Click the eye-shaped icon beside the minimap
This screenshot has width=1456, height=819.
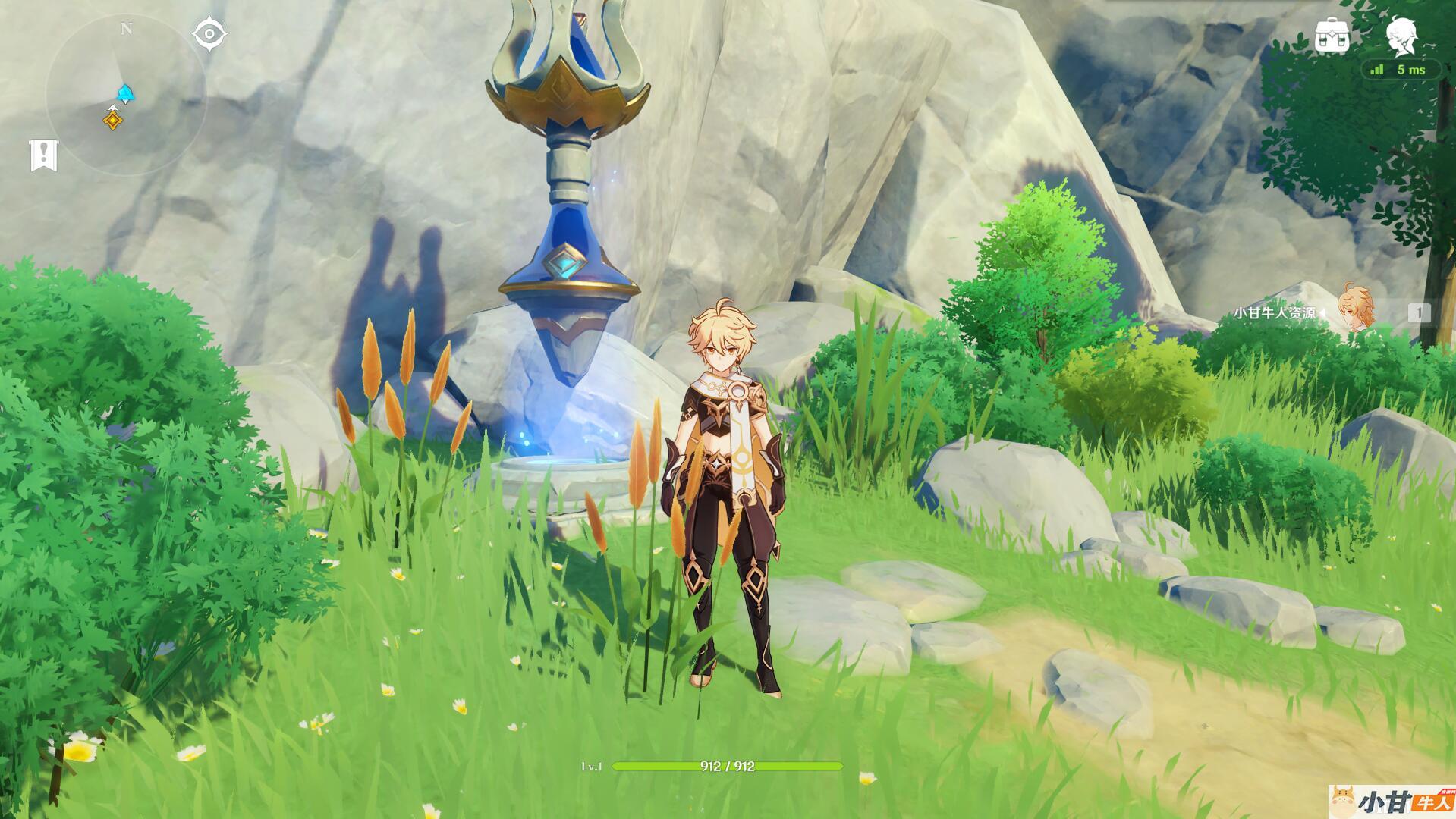click(209, 35)
